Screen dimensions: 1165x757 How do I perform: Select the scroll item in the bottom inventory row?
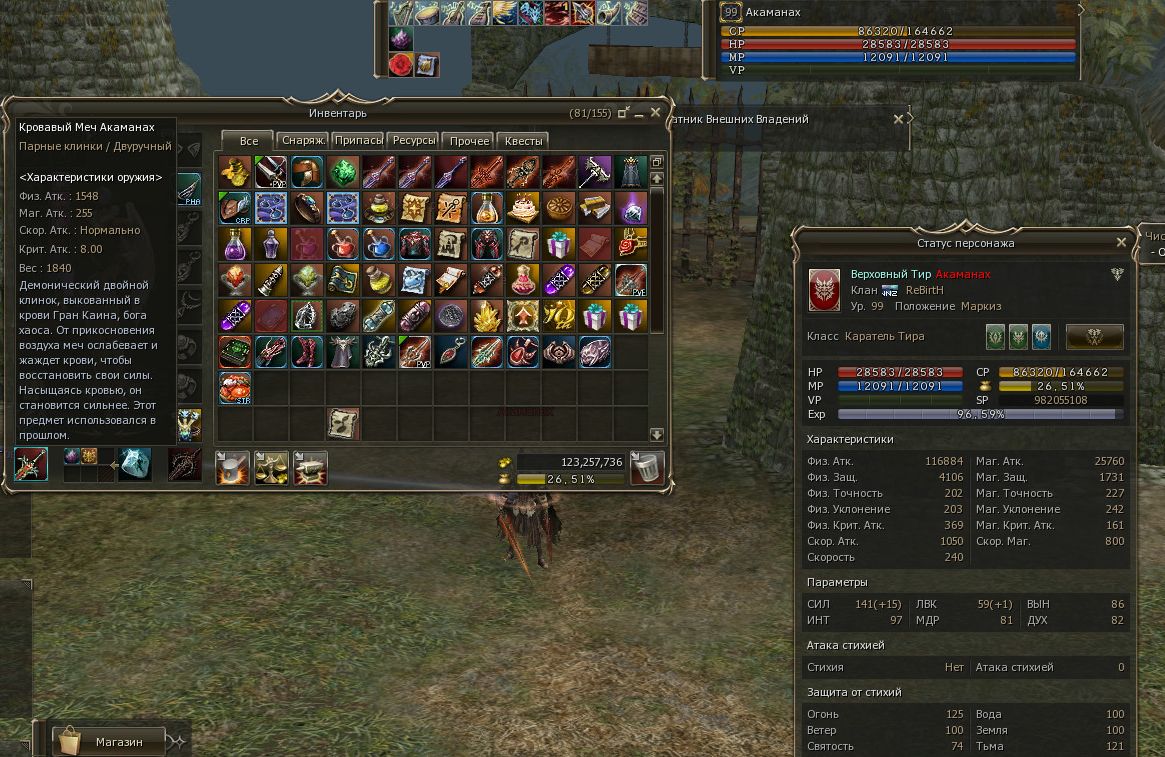[343, 423]
